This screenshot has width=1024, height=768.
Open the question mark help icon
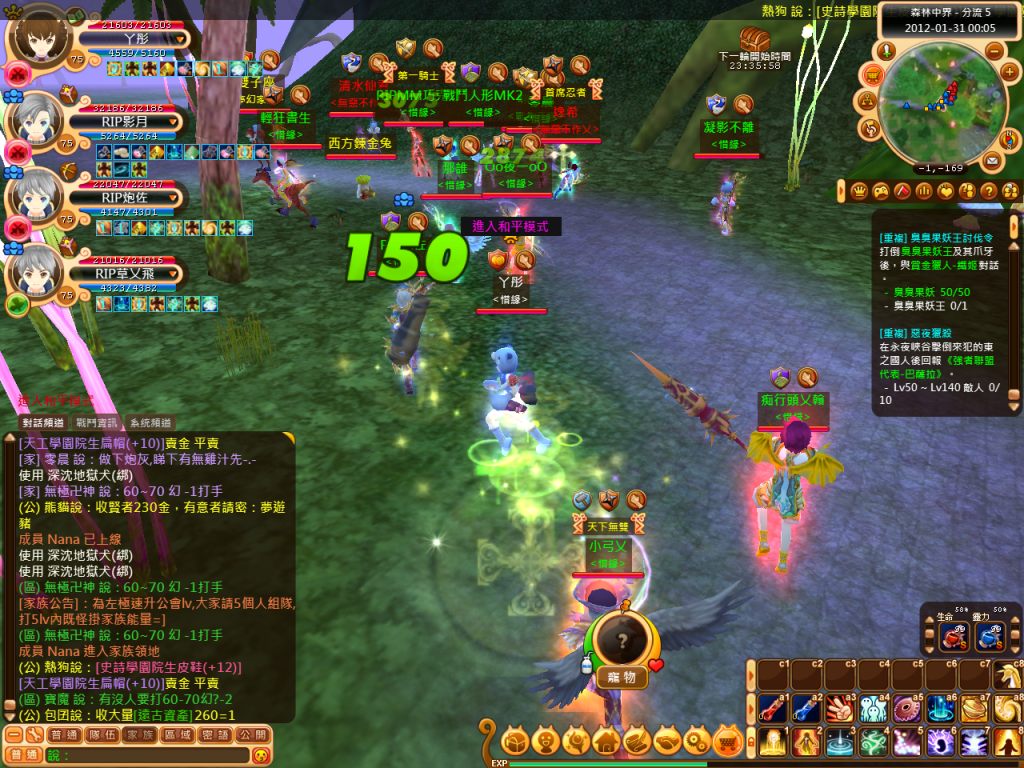tap(989, 191)
